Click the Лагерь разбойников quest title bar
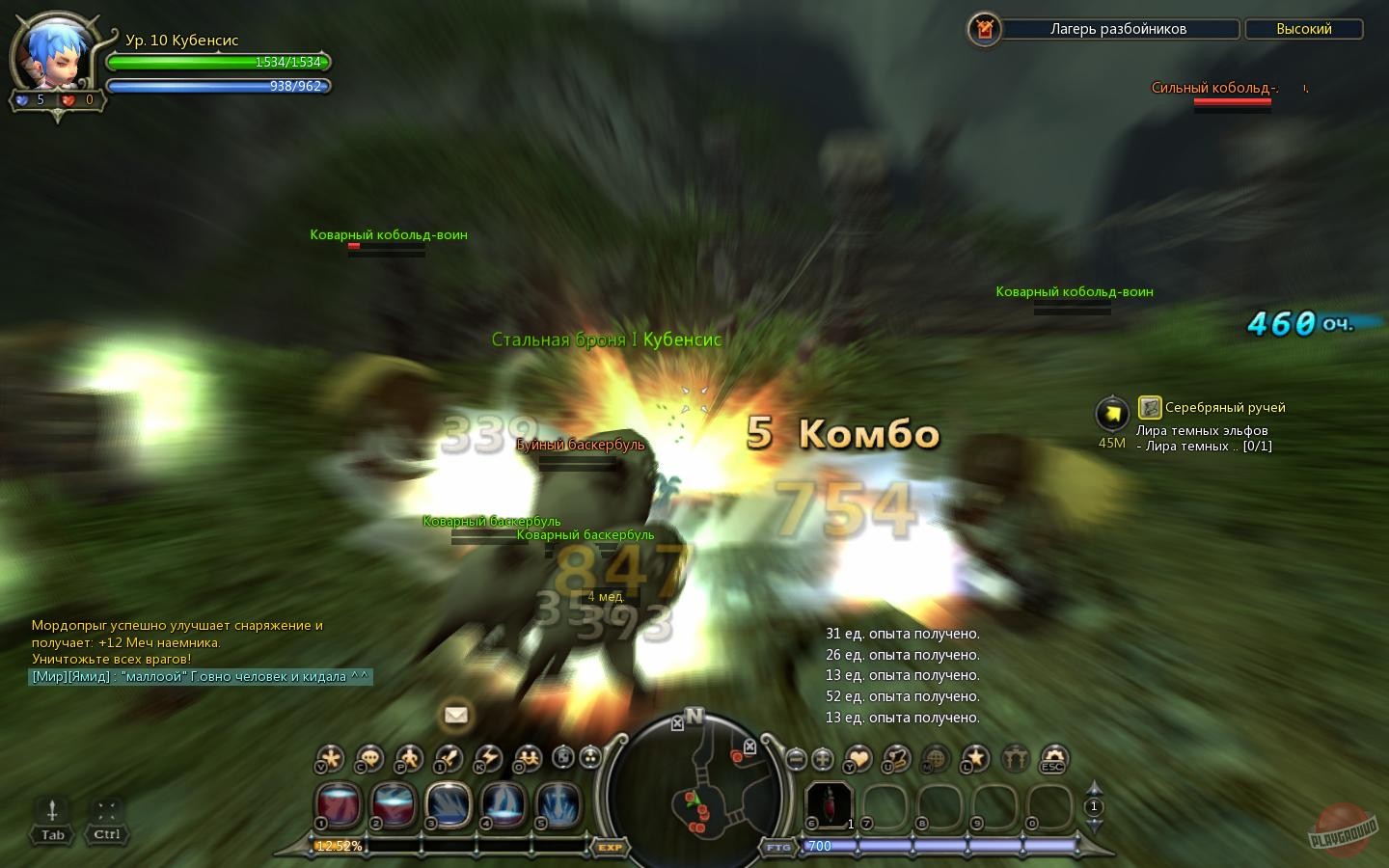 [x=1119, y=29]
